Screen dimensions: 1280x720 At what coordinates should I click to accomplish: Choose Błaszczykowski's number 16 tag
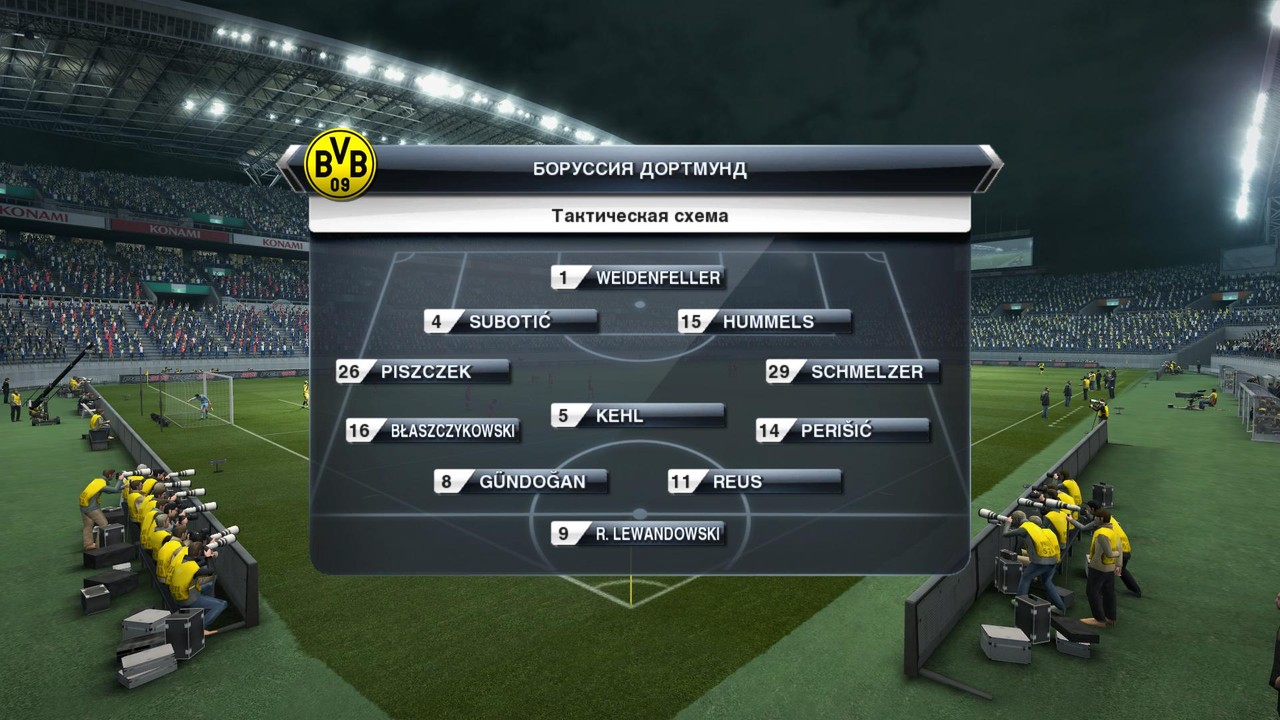click(433, 431)
